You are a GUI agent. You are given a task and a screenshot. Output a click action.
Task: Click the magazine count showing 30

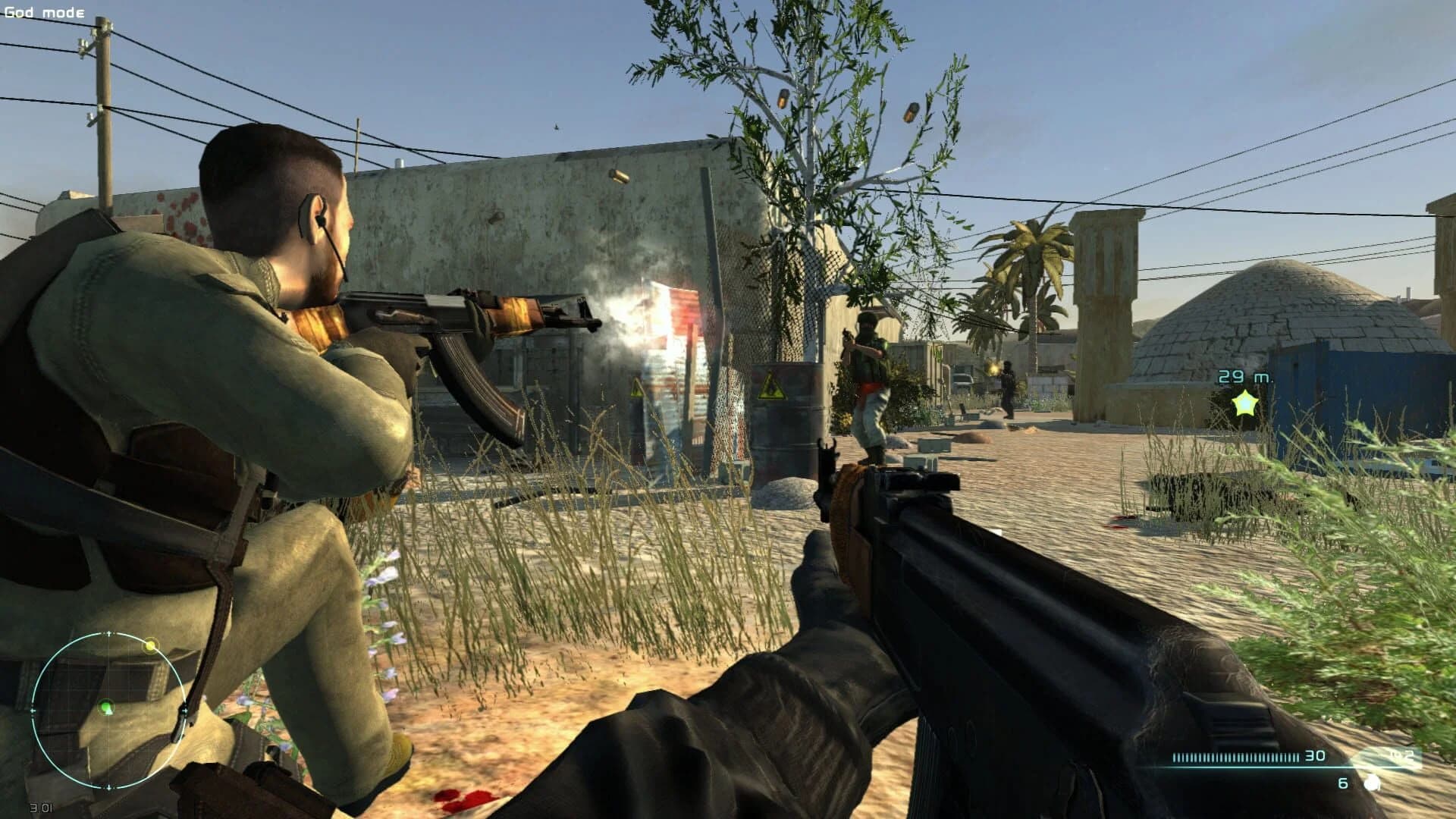[1316, 756]
